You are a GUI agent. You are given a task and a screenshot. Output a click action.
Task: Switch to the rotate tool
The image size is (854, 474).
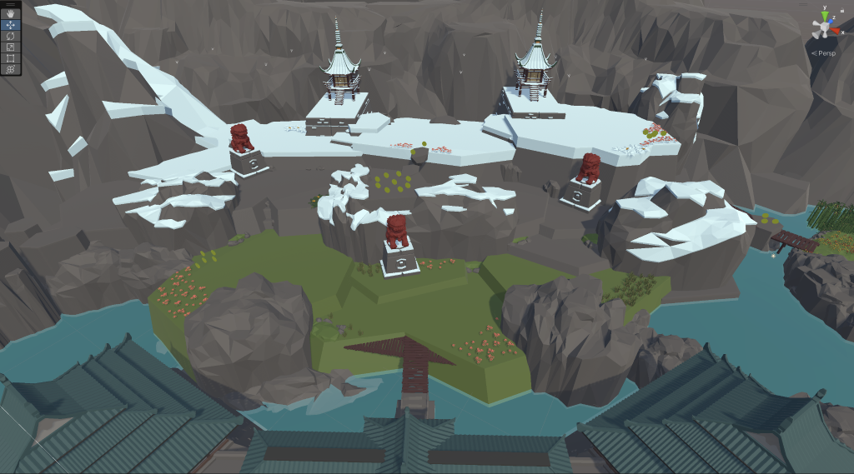click(11, 36)
